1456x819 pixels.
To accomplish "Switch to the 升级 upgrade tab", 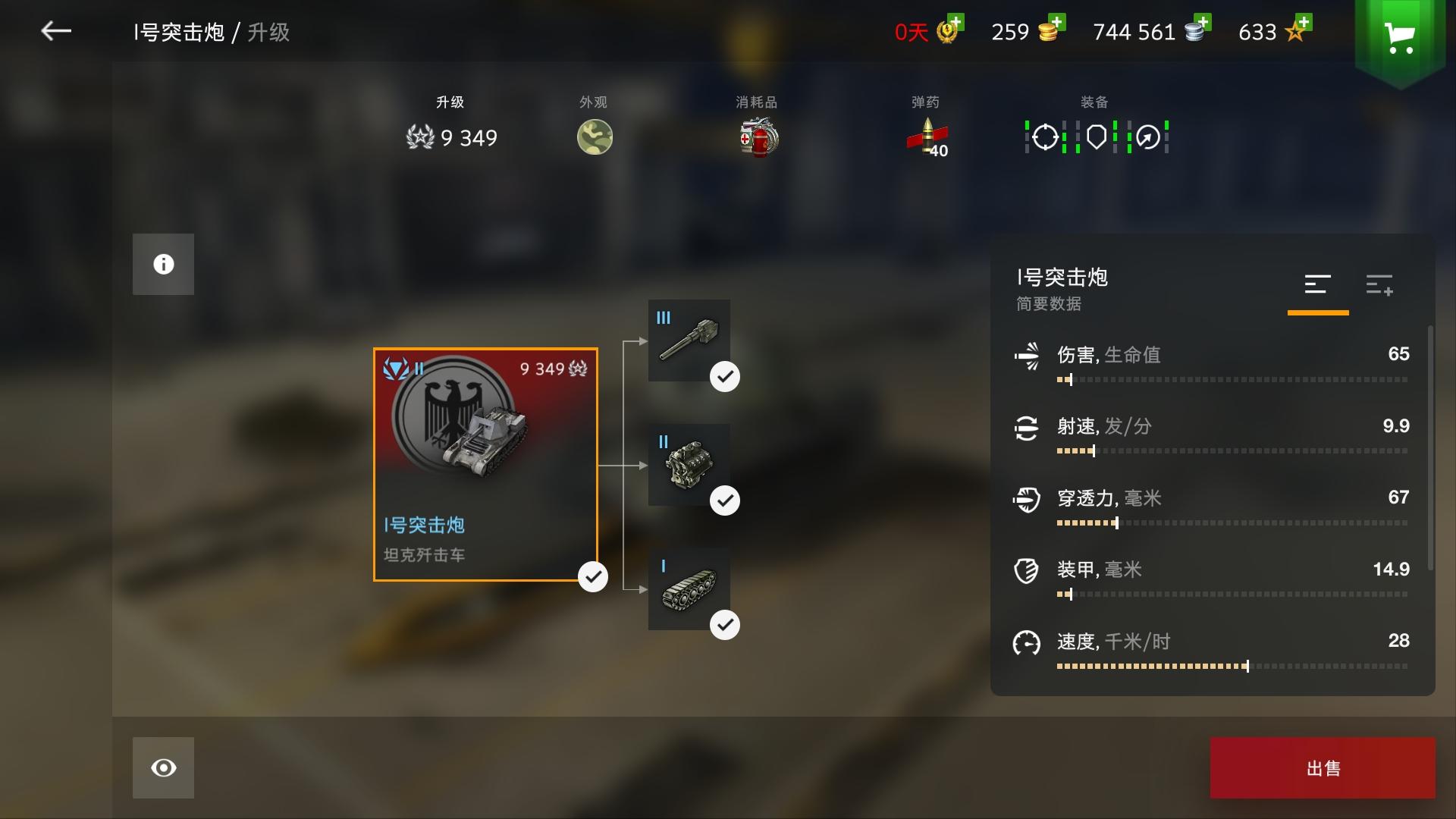I will [x=451, y=121].
